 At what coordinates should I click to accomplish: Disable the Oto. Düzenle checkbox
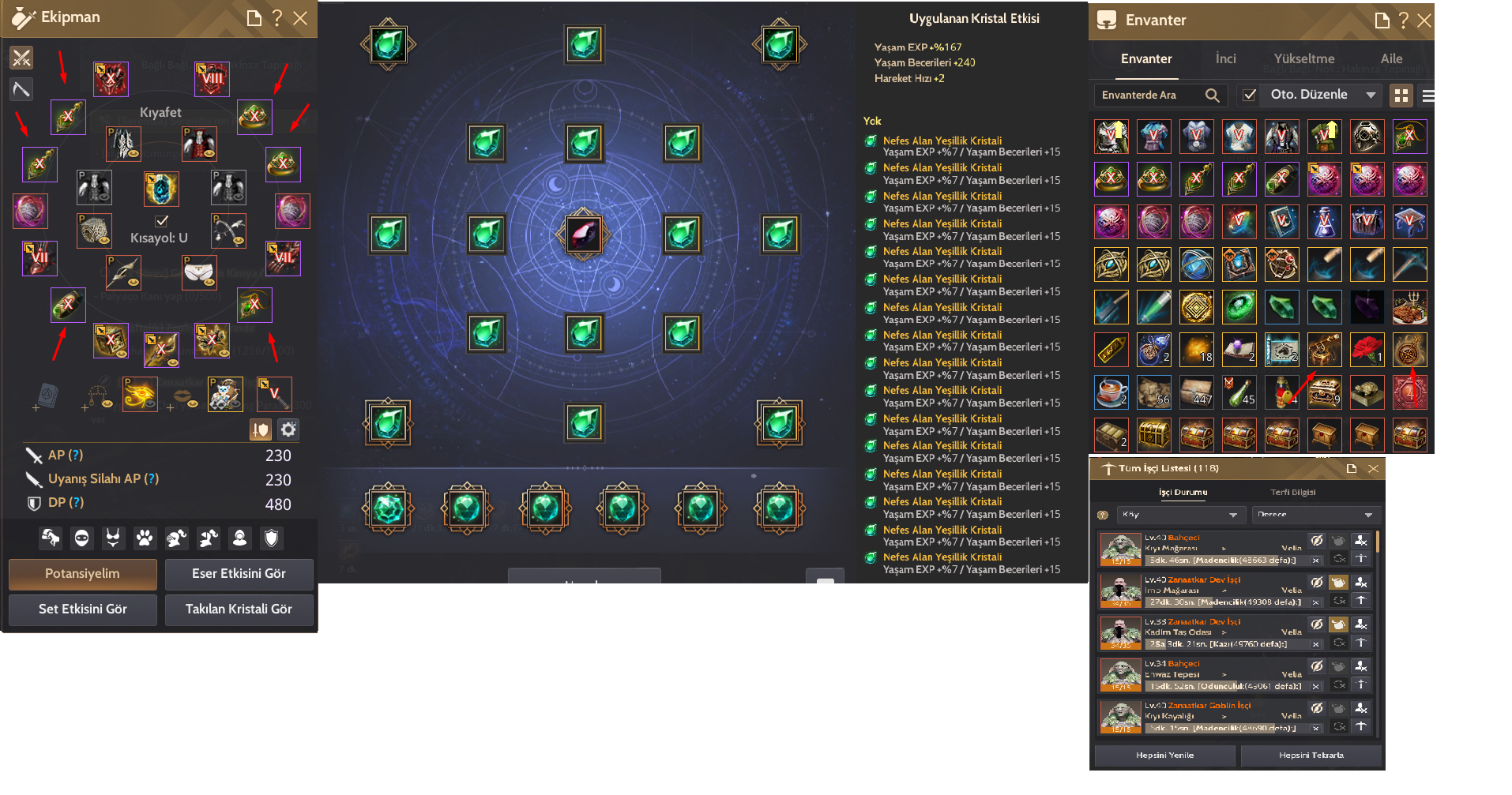[x=1250, y=95]
